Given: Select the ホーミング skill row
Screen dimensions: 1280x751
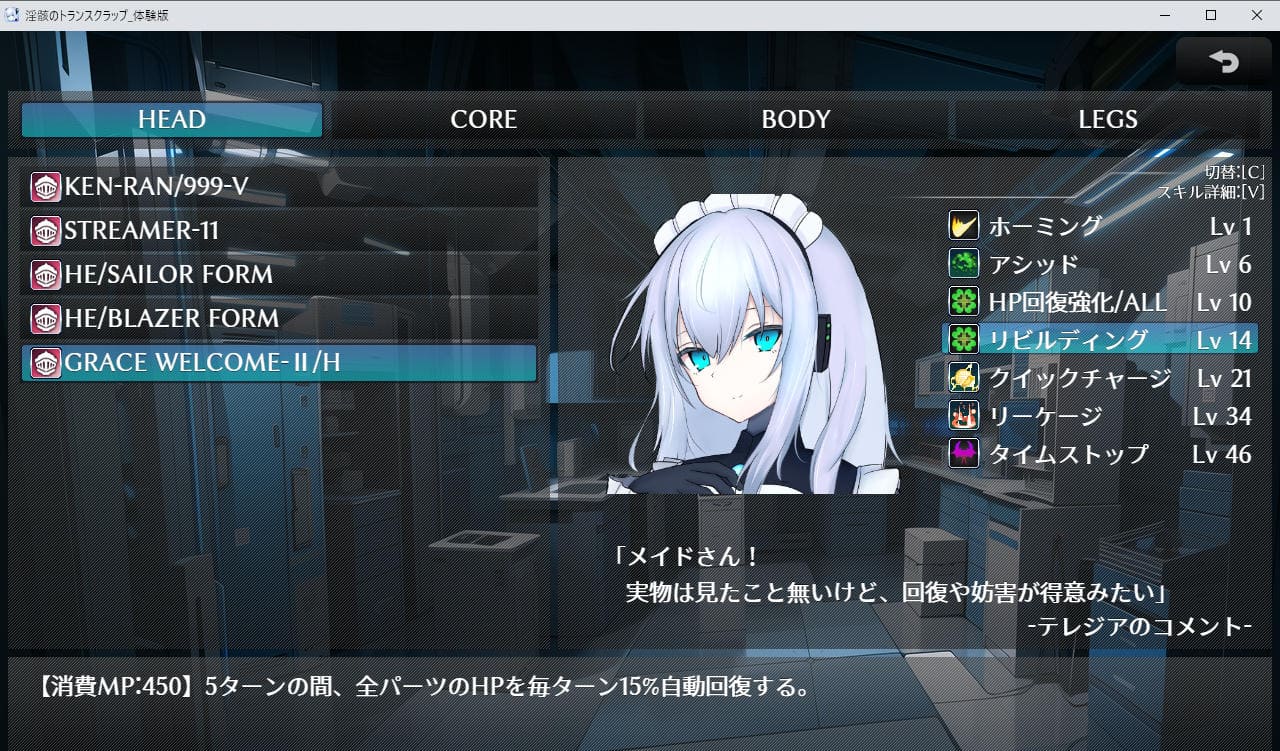Looking at the screenshot, I should [1100, 226].
